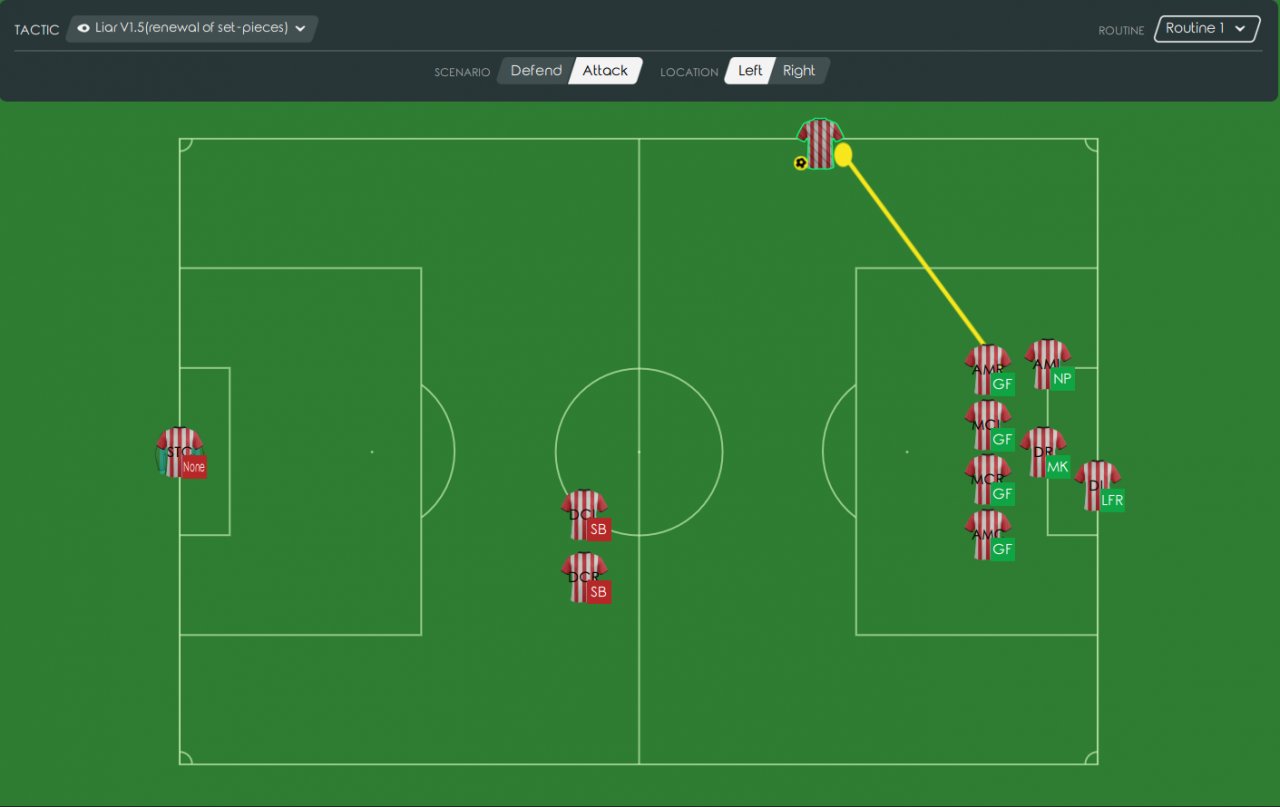This screenshot has height=807, width=1280.
Task: Open the Routine 1 dropdown
Action: [1206, 29]
